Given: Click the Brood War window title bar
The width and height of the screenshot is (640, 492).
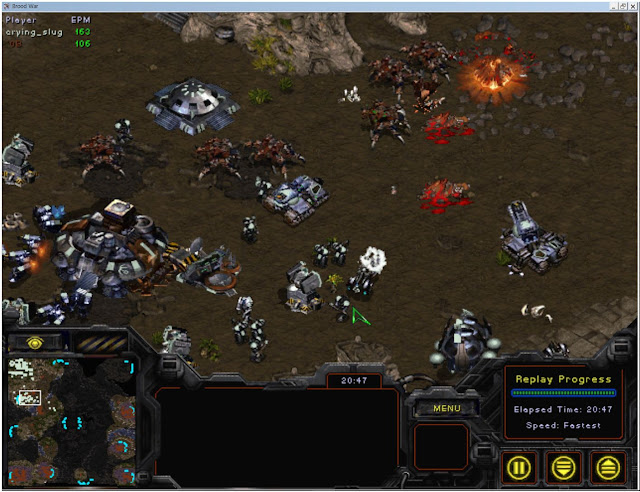Looking at the screenshot, I should click(300, 6).
